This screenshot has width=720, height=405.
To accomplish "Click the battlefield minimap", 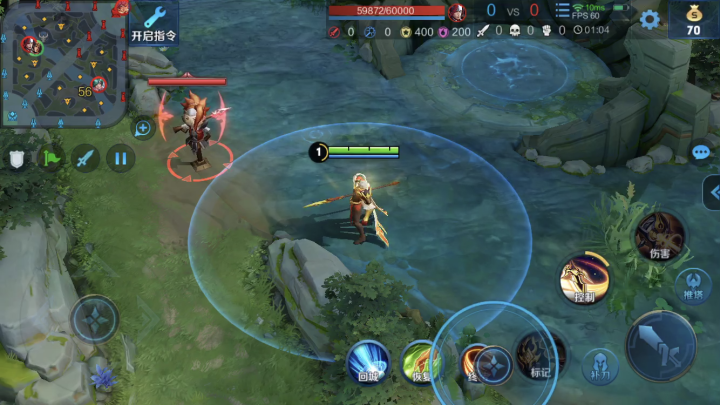I will [x=64, y=61].
